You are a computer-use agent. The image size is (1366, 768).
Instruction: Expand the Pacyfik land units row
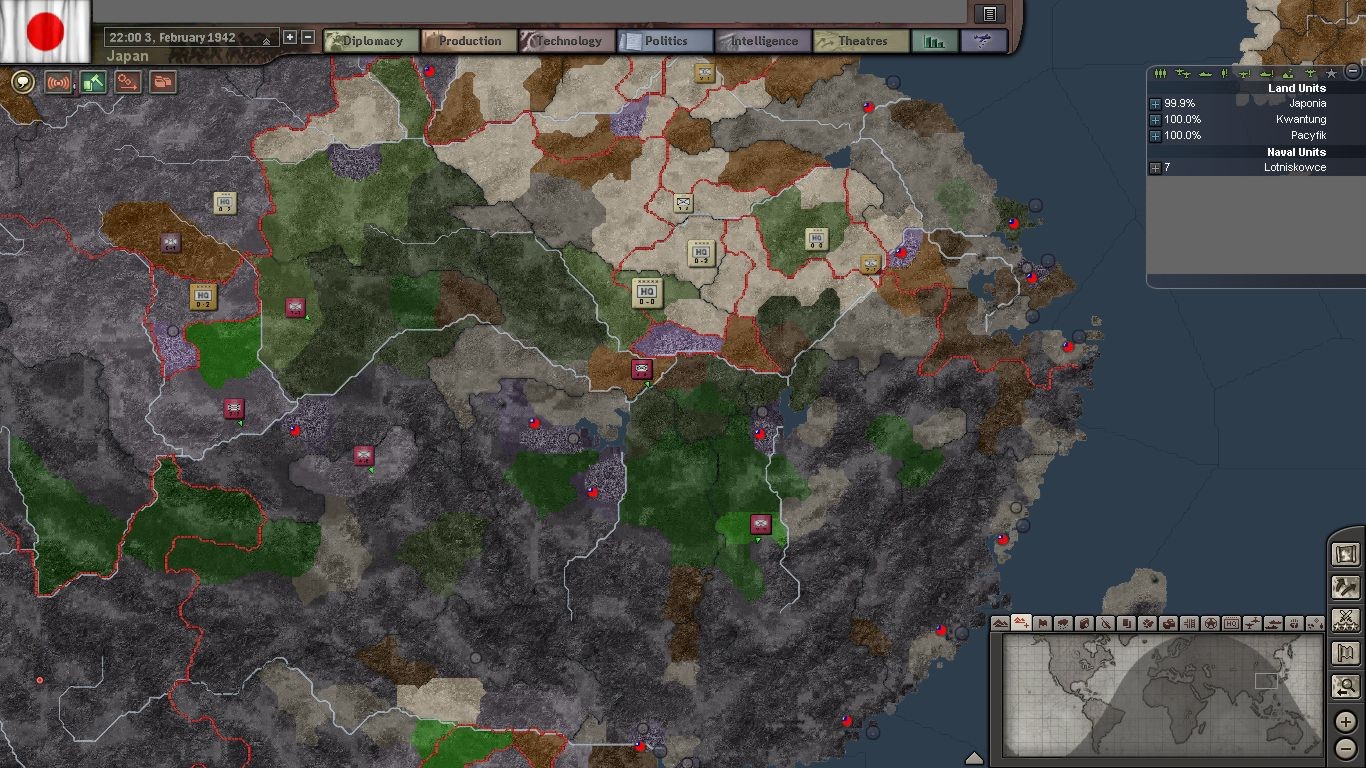[1156, 136]
